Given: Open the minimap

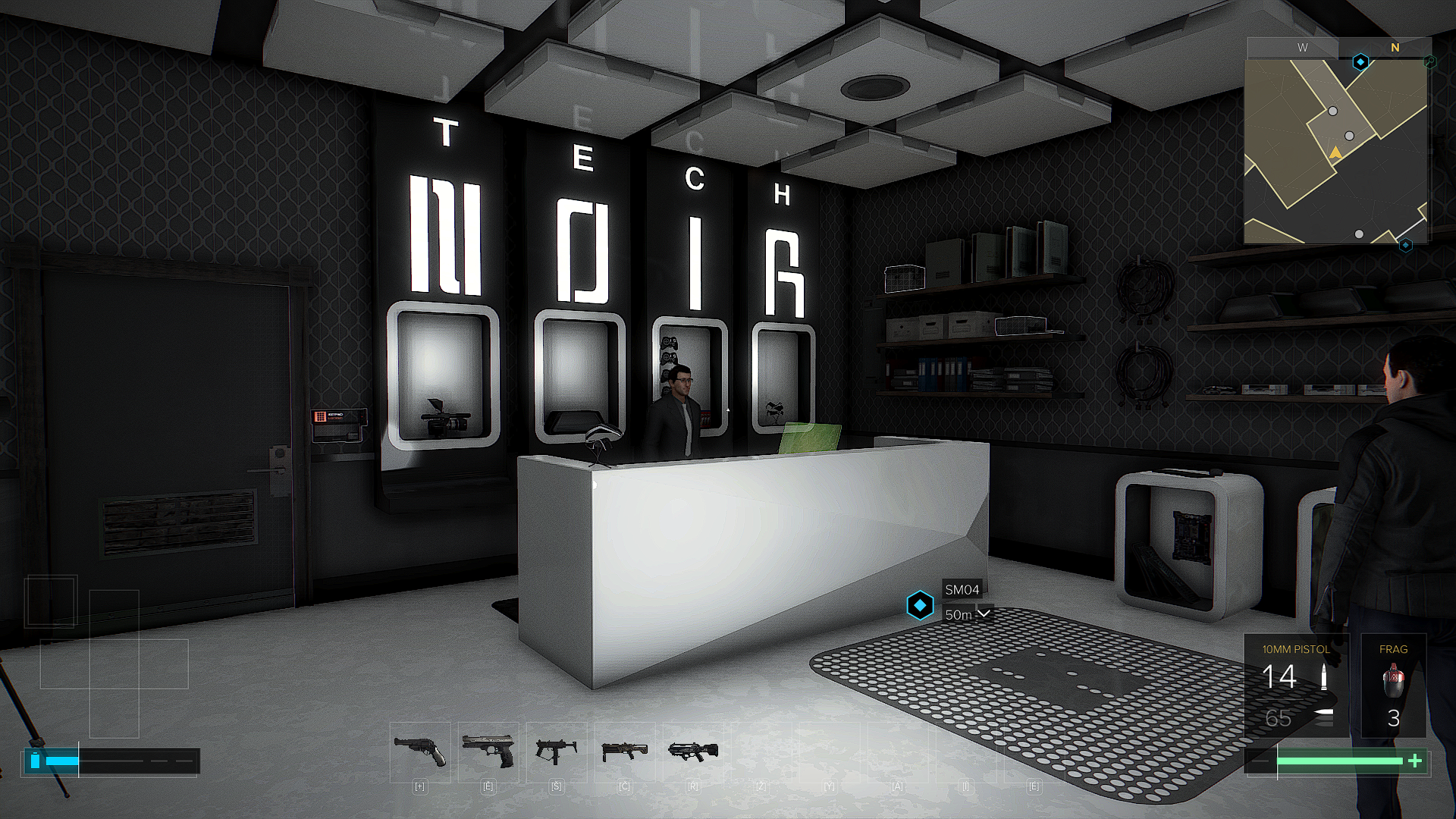Looking at the screenshot, I should 1336,152.
